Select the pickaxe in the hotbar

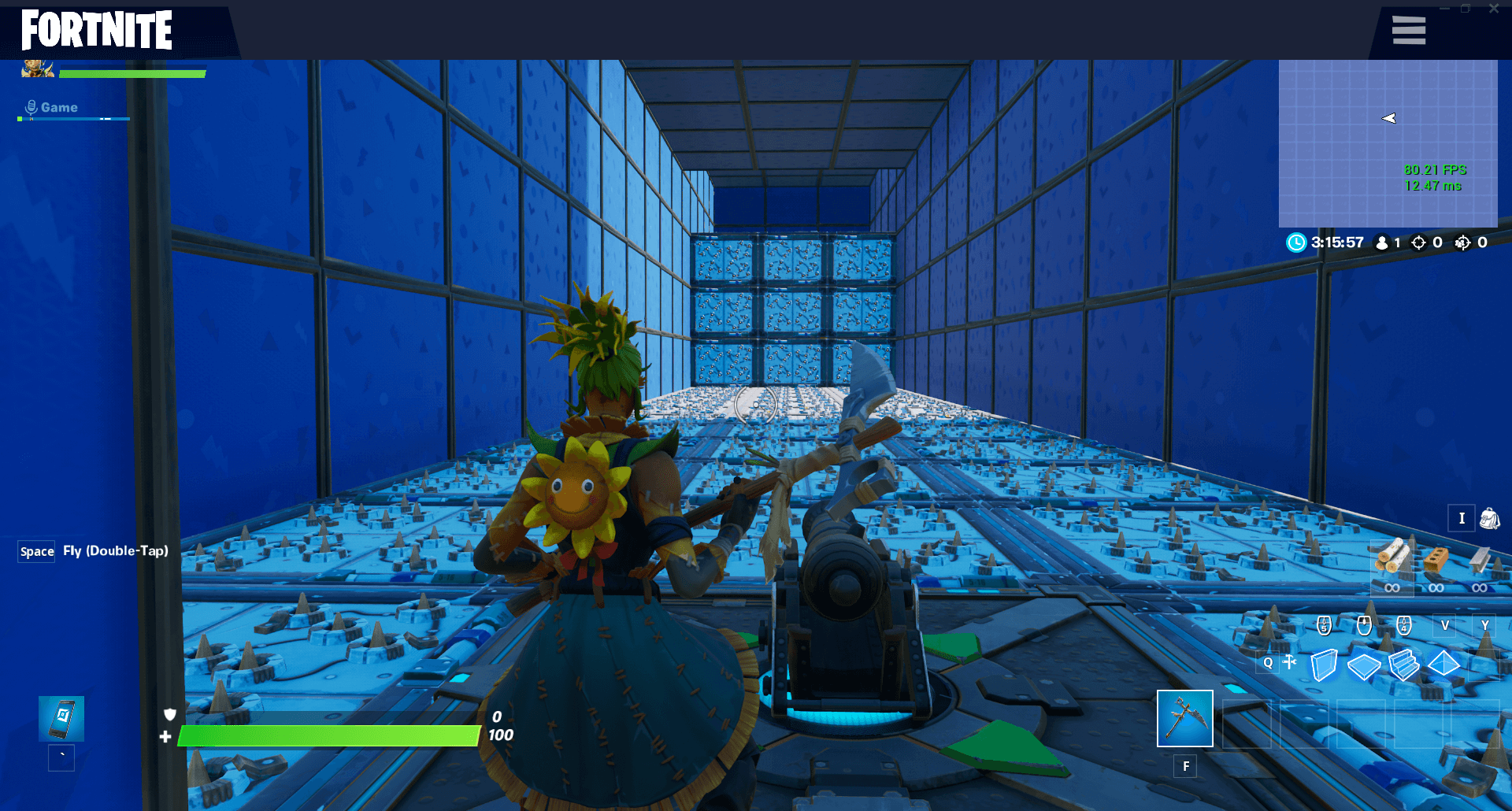(1184, 719)
